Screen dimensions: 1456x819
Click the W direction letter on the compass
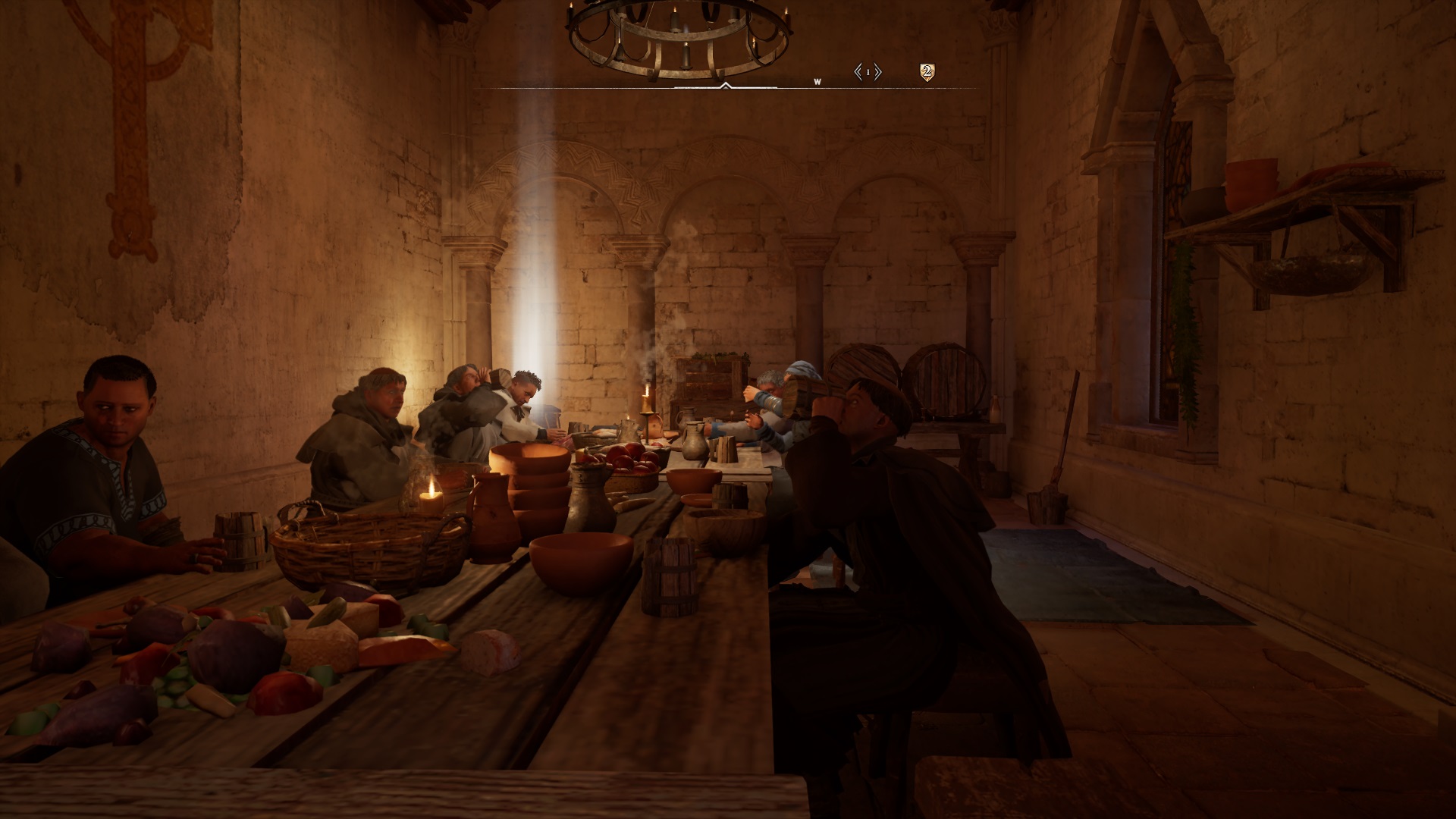click(x=817, y=82)
